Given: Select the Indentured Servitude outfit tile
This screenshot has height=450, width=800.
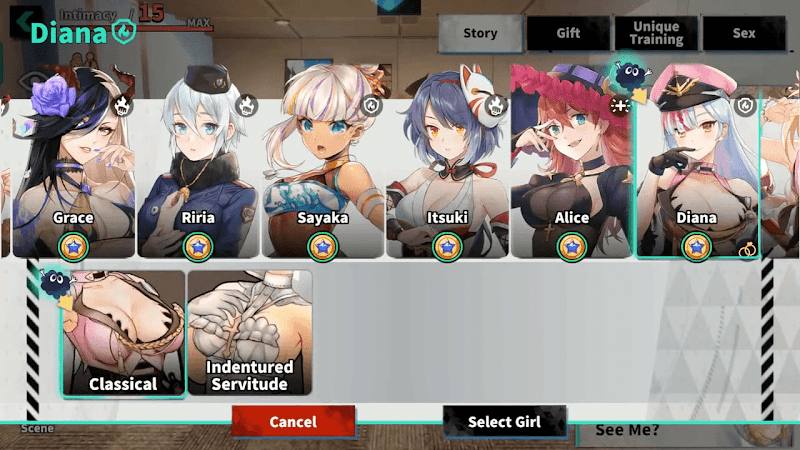Looking at the screenshot, I should 249,333.
